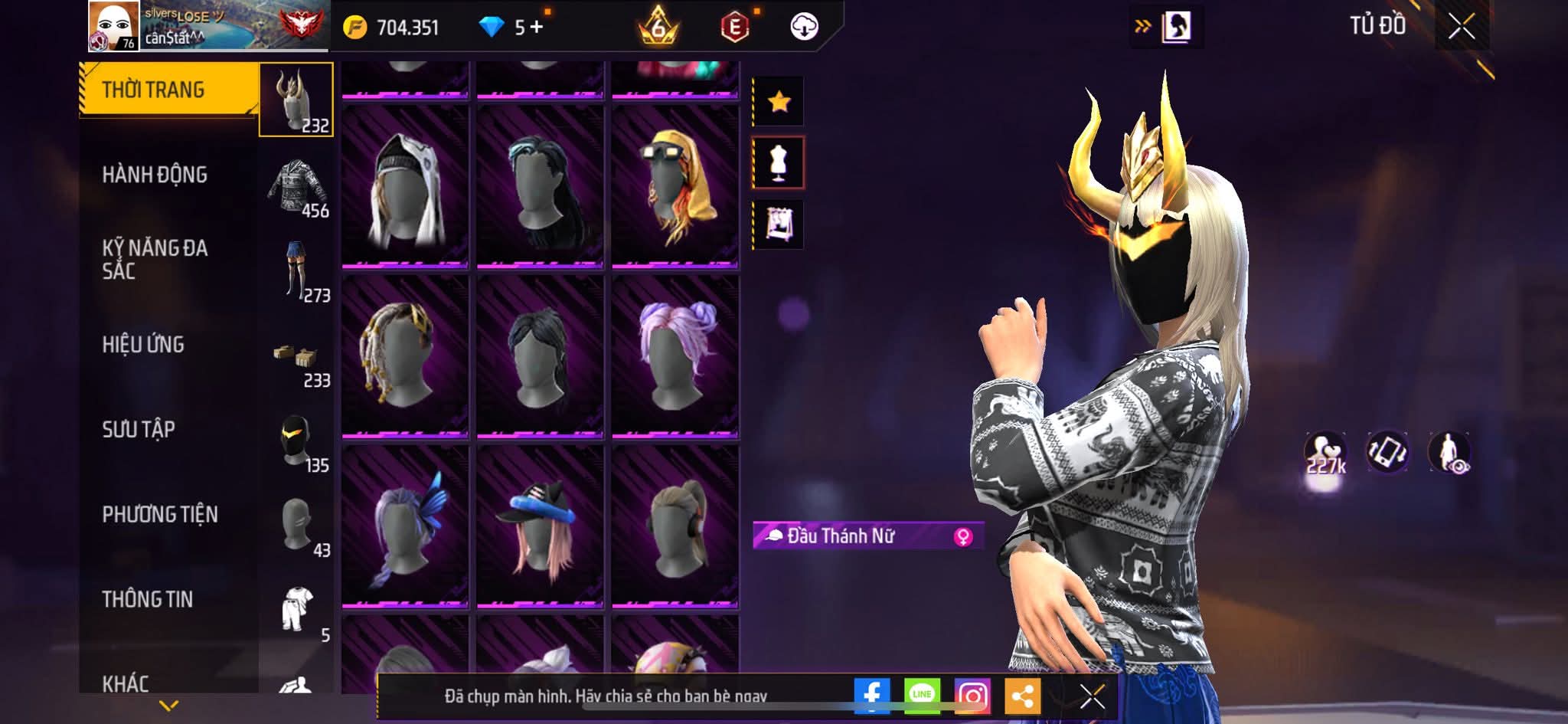1568x724 pixels.
Task: Choose the yellow headscarf with goggles
Action: 675,188
